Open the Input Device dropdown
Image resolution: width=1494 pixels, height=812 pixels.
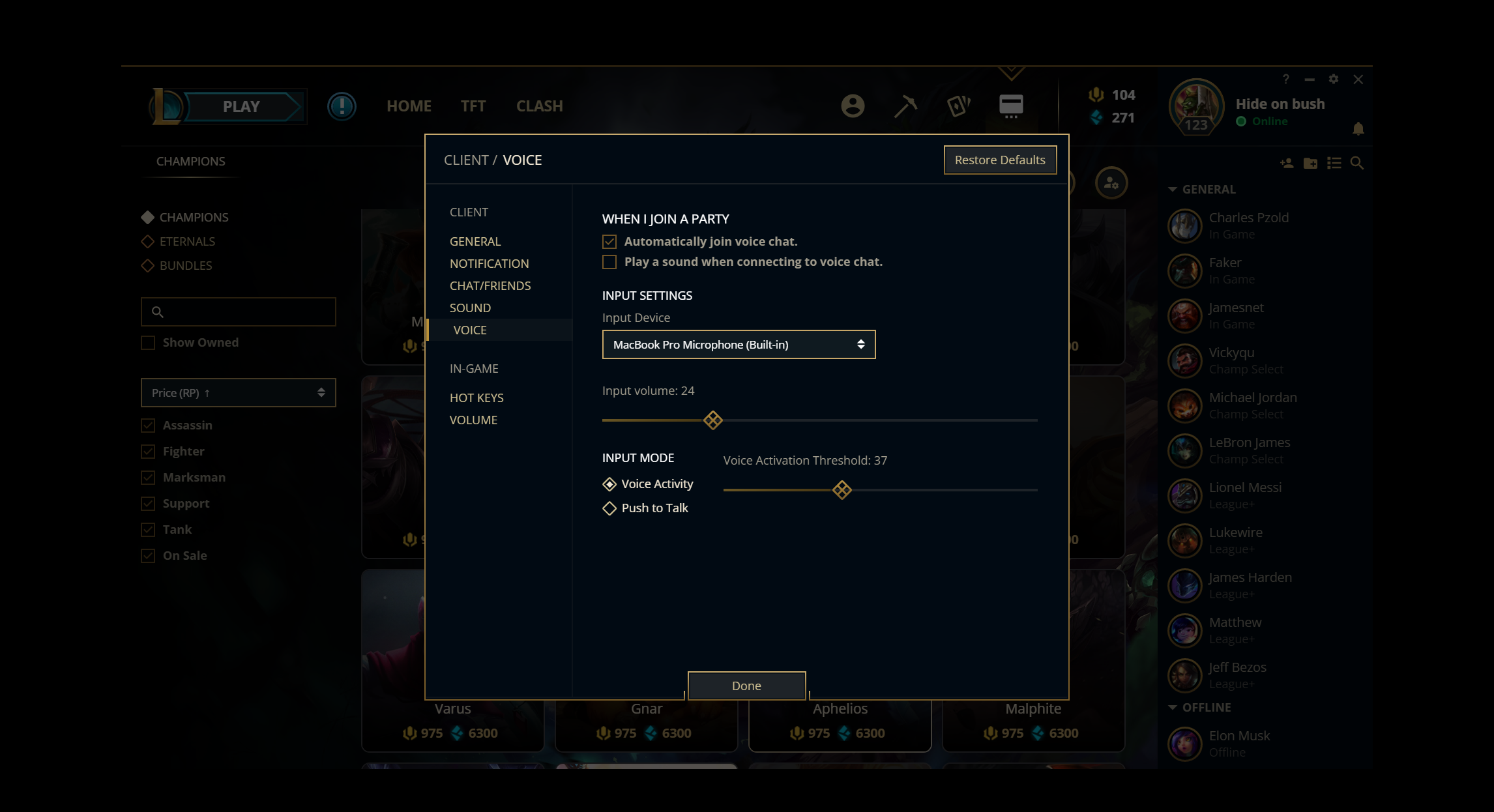(x=739, y=344)
